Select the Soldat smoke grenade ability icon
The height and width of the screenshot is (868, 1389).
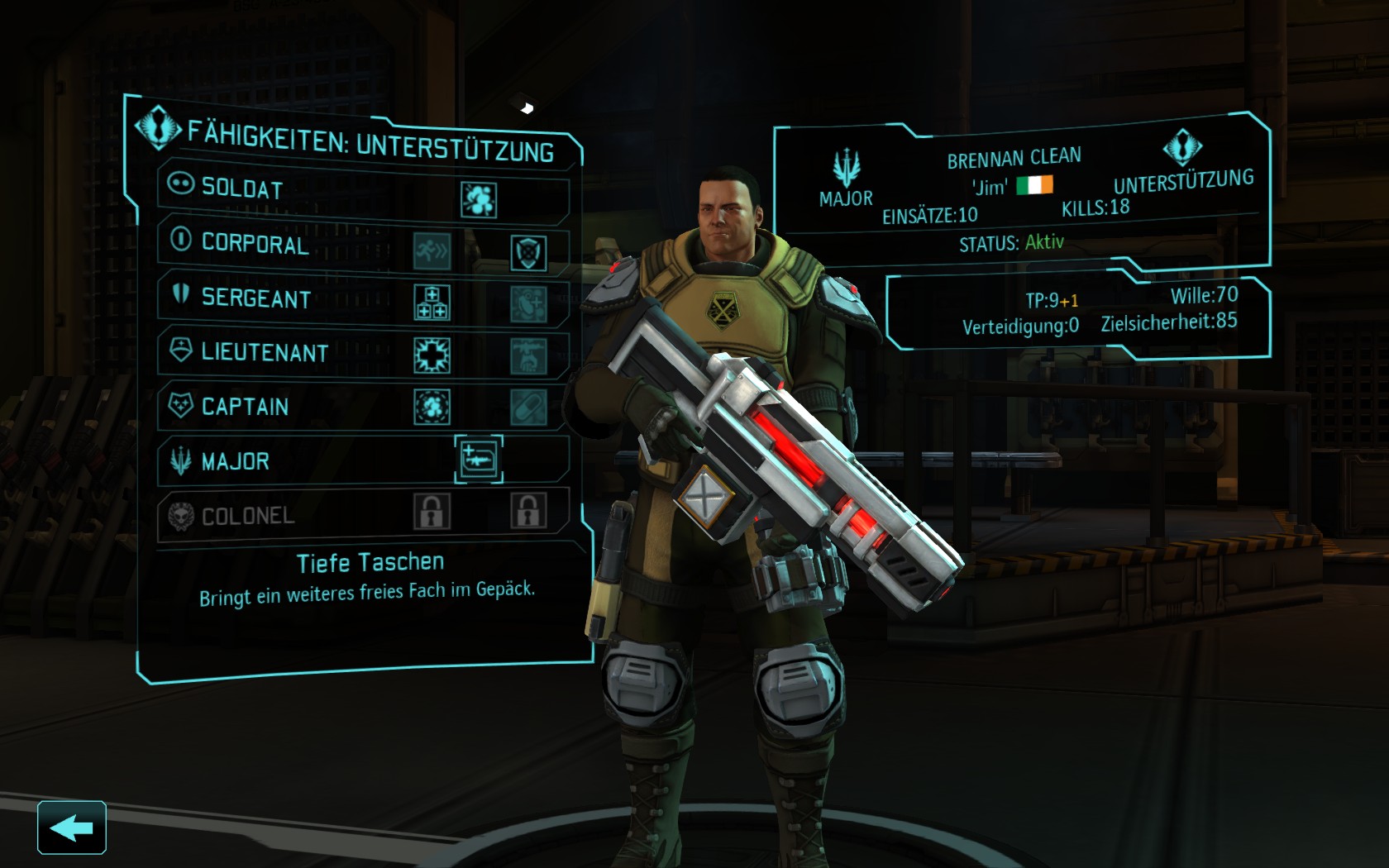tap(479, 199)
